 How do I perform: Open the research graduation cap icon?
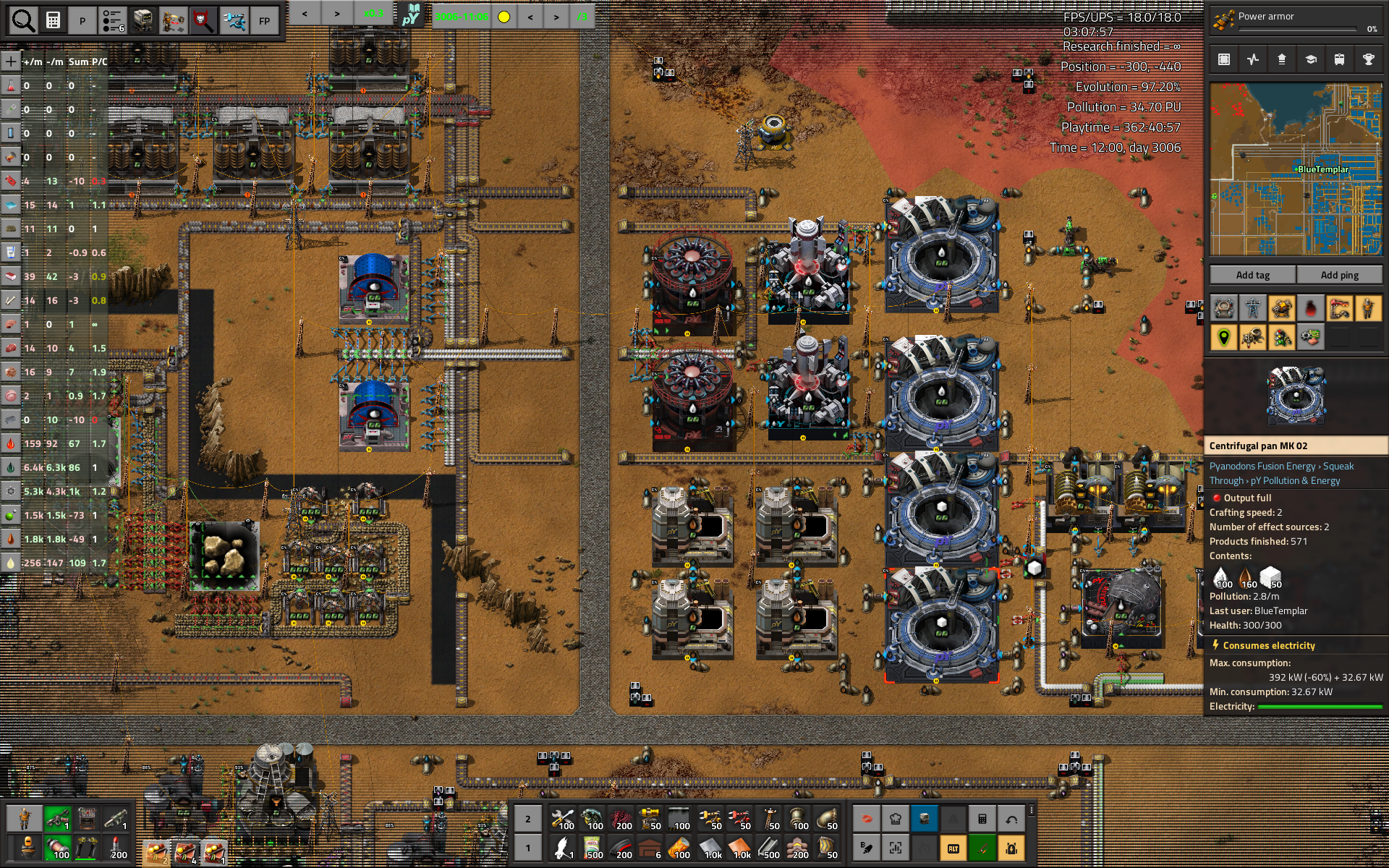coord(1310,59)
